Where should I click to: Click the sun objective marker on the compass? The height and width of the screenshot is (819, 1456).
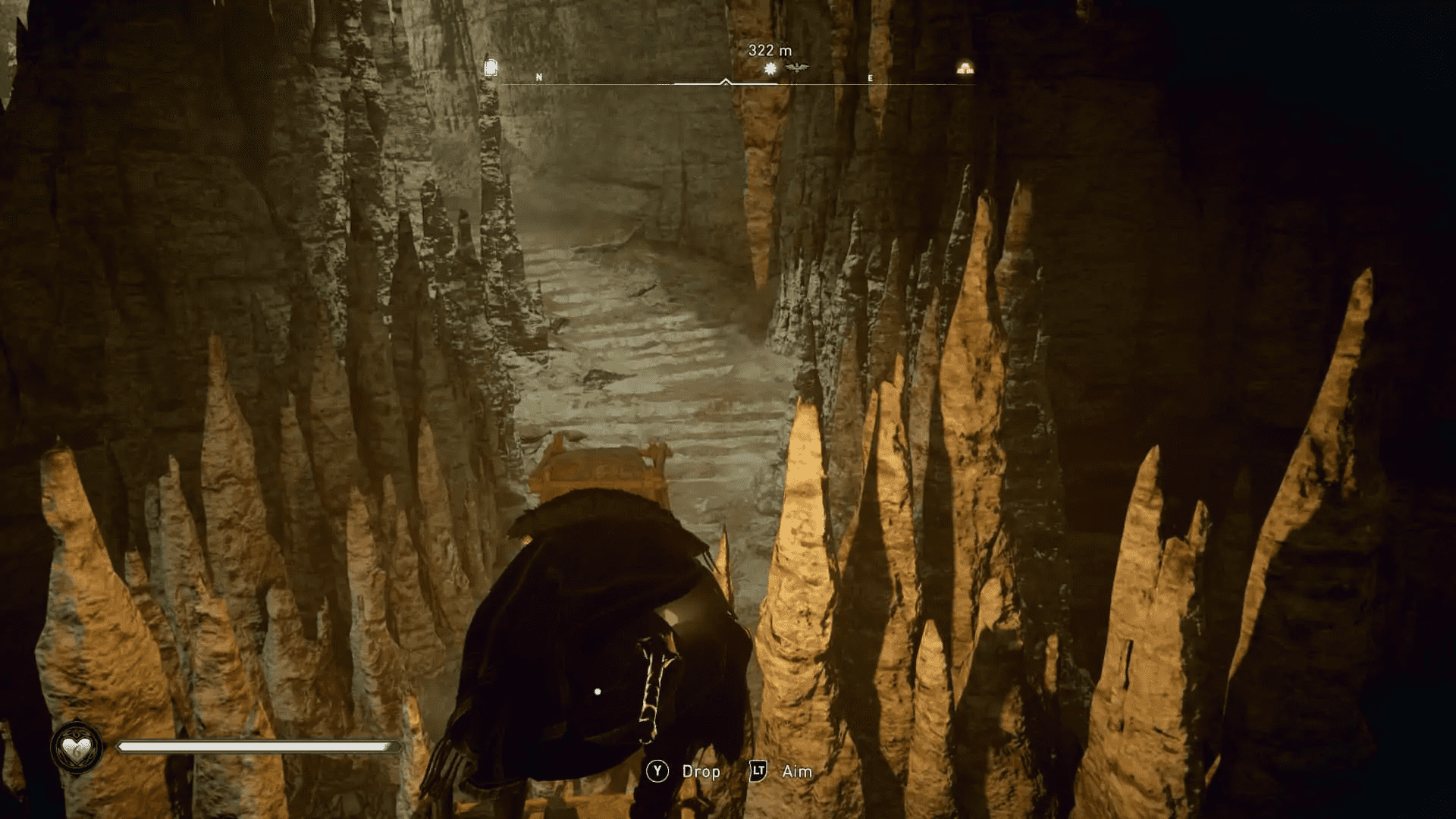pyautogui.click(x=770, y=67)
